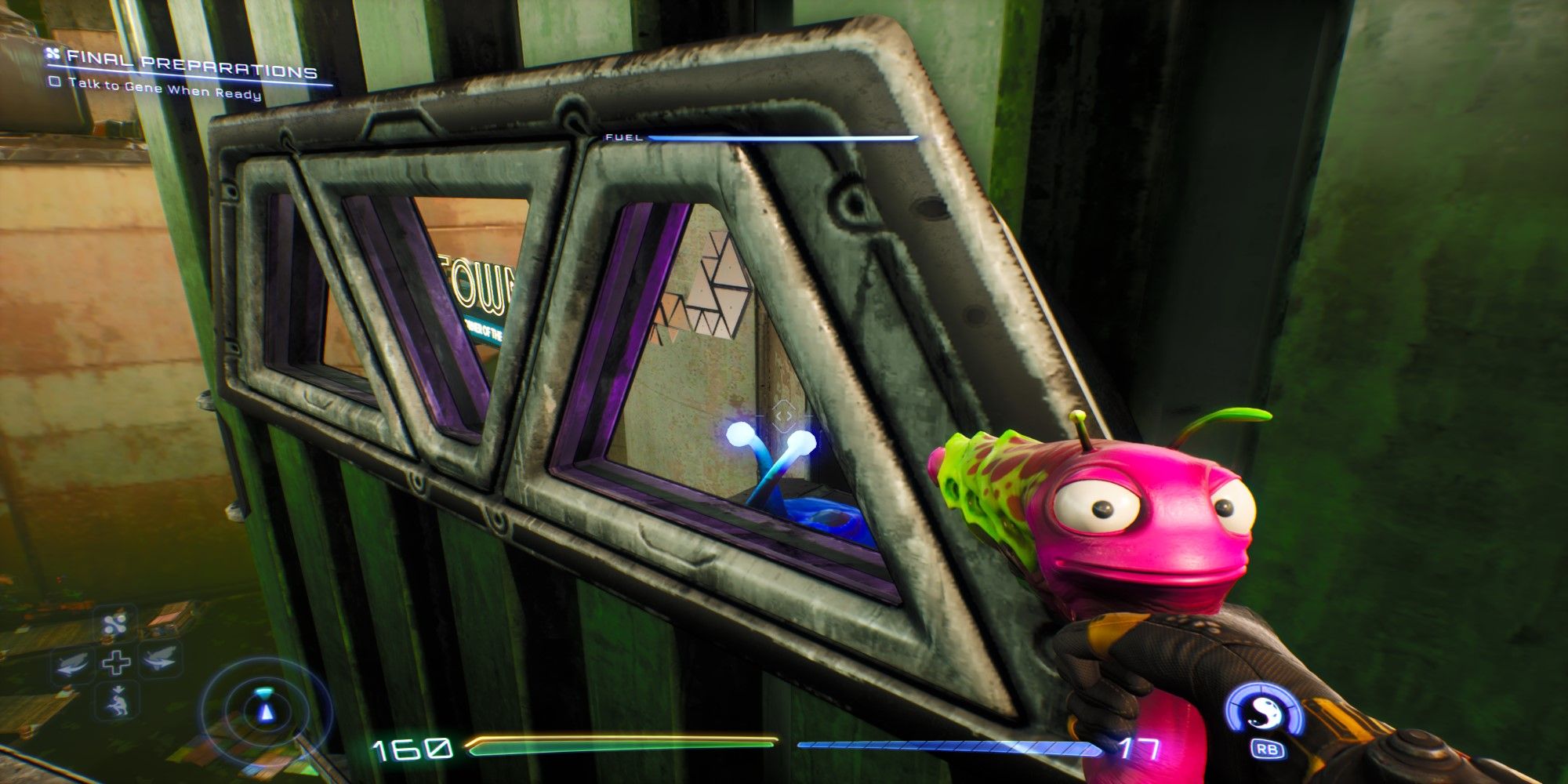Click the plus-cross icon on the minimap
Viewport: 1568px width, 784px height.
click(x=115, y=662)
